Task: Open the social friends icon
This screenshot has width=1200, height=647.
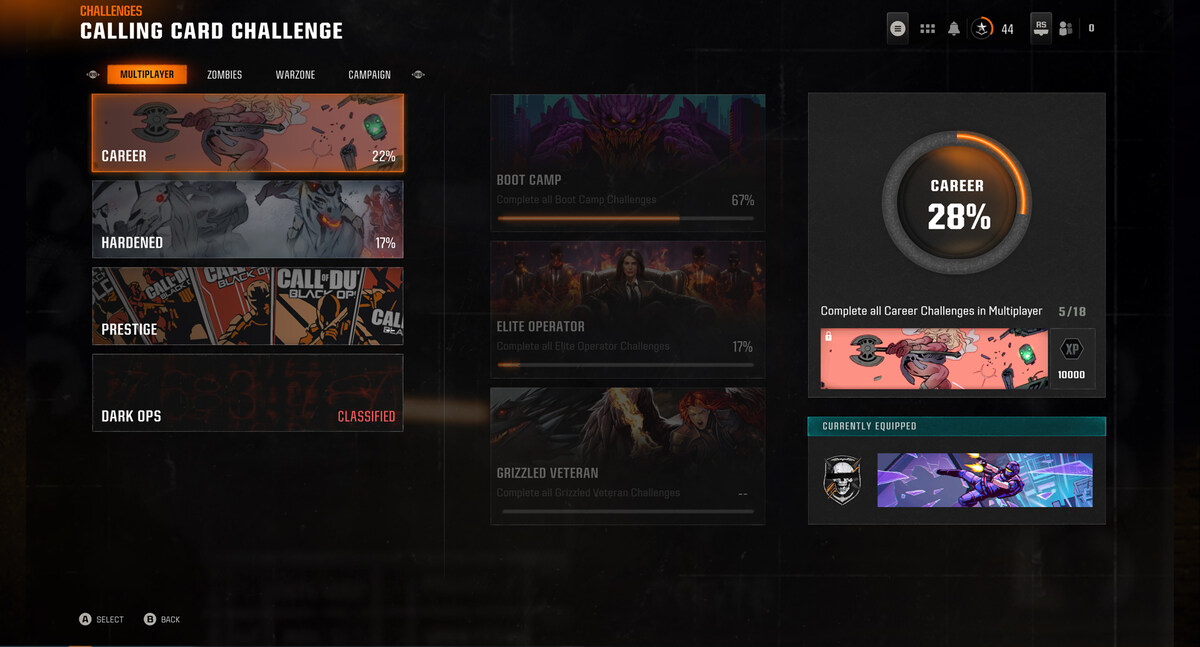Action: point(1066,29)
